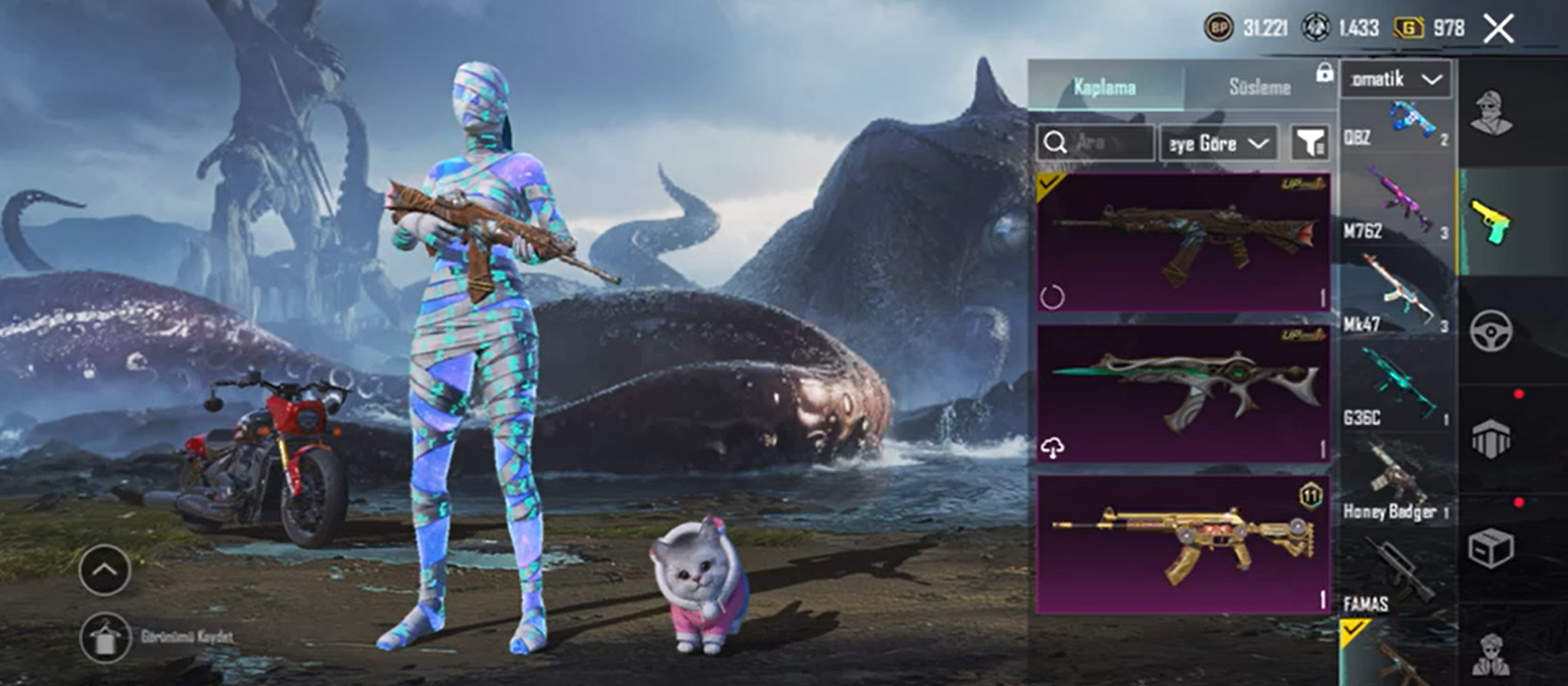Close the inventory screen with the X
The width and height of the screenshot is (1568, 686).
pyautogui.click(x=1498, y=28)
